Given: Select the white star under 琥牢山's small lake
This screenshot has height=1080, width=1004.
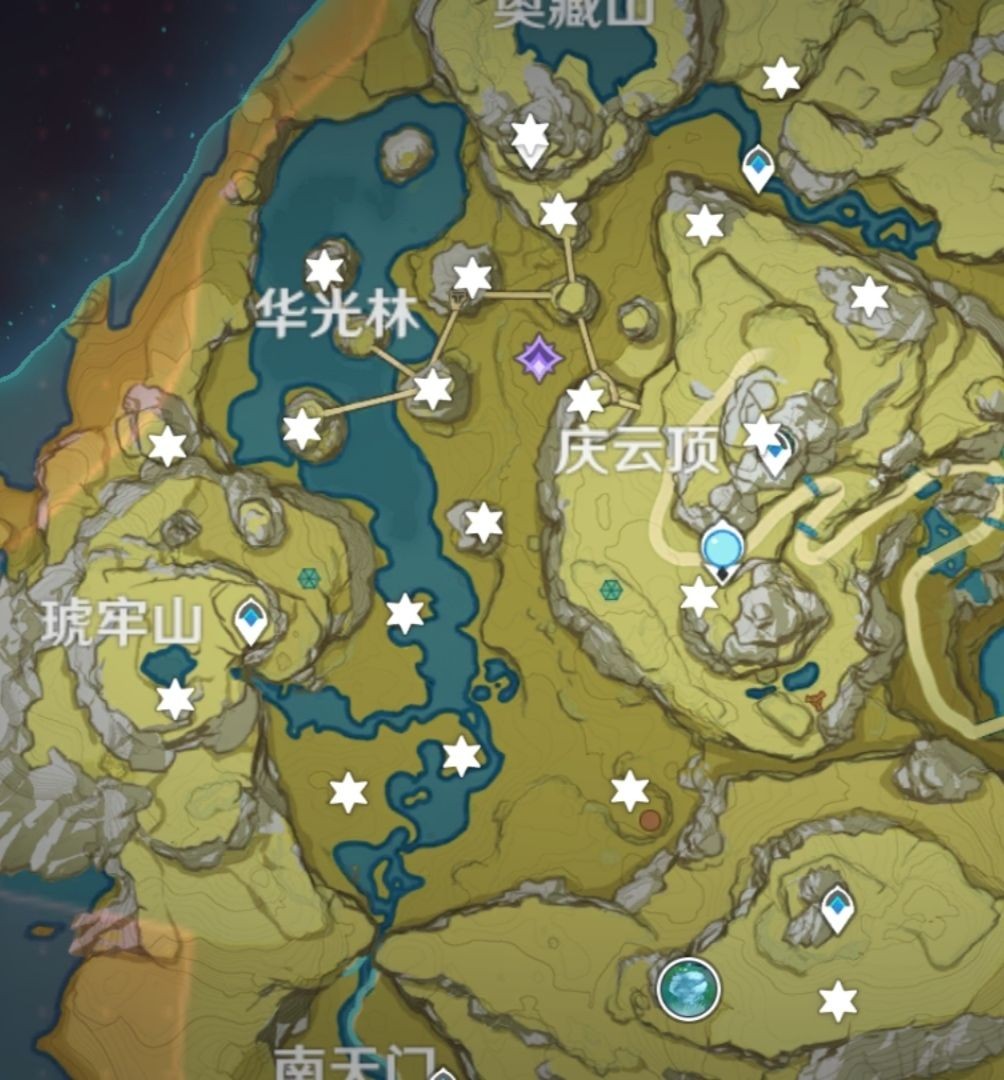Looking at the screenshot, I should pyautogui.click(x=175, y=699).
